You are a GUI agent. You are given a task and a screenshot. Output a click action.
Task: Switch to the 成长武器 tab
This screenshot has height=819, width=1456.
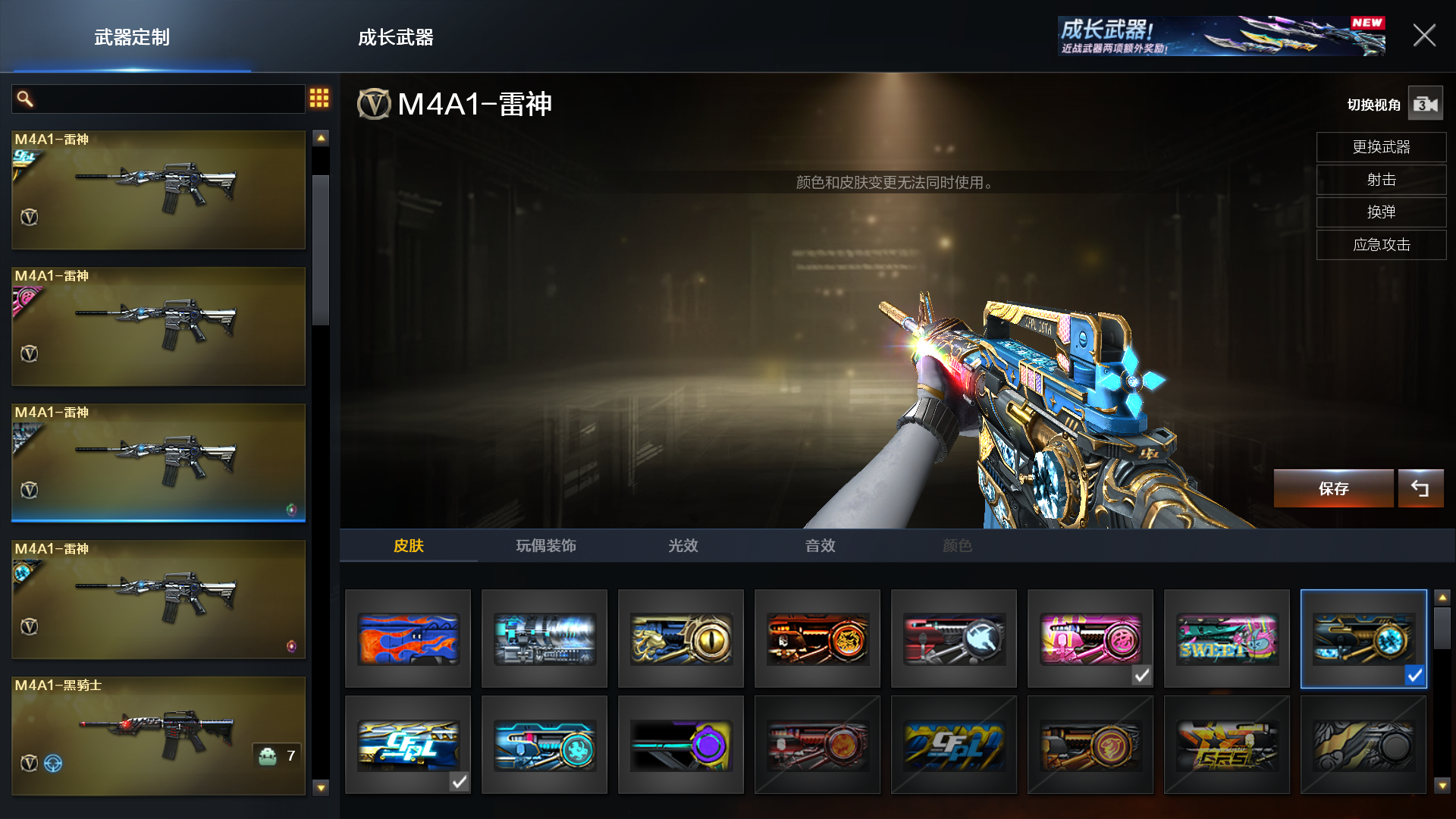click(395, 37)
